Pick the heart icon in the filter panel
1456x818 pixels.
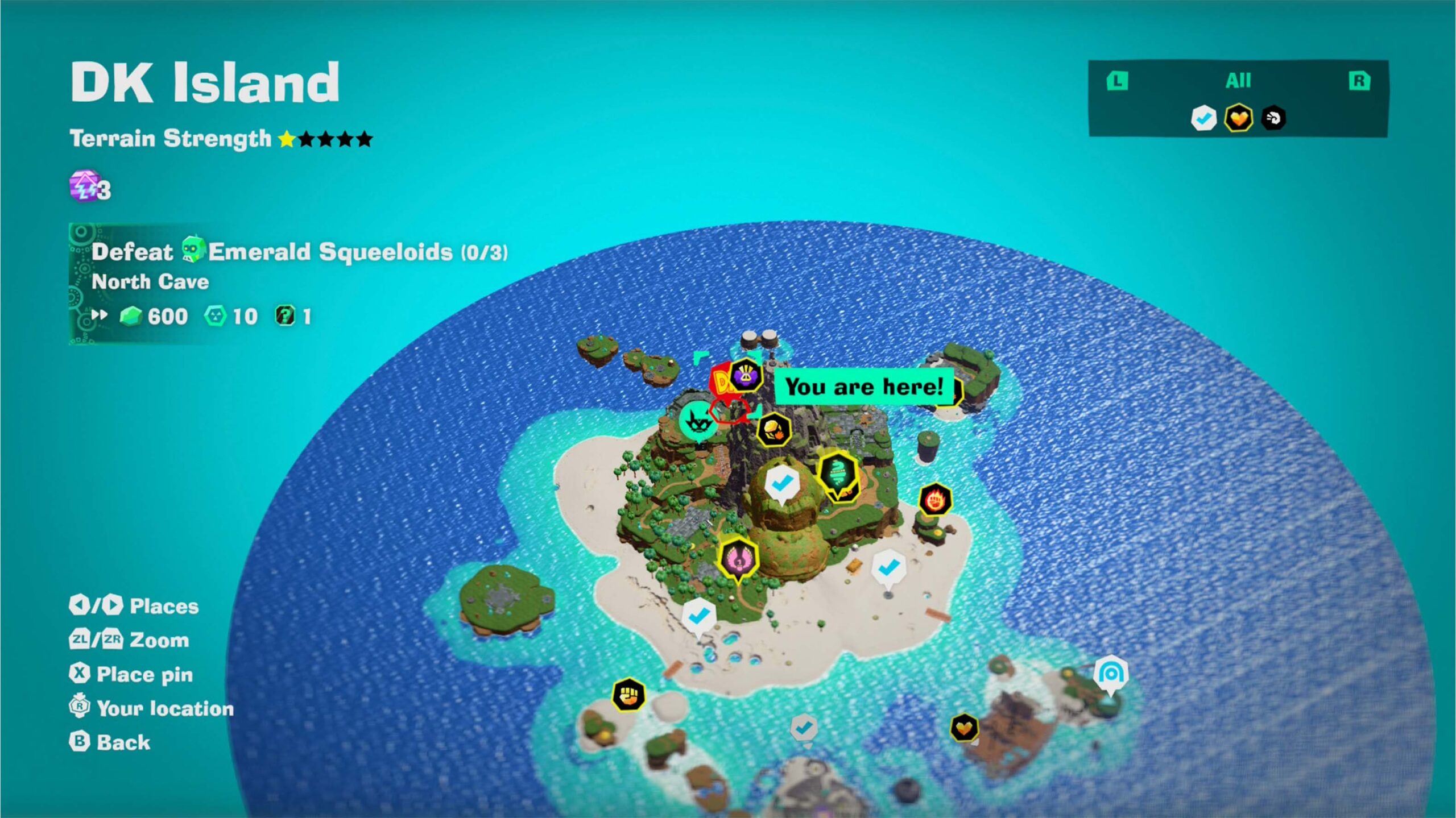[1238, 118]
